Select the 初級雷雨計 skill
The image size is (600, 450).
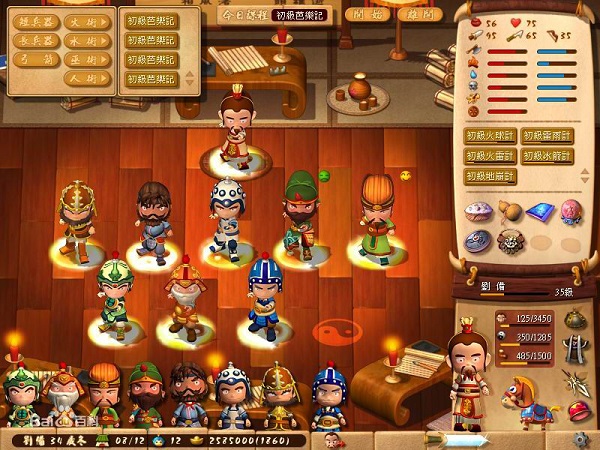click(546, 136)
